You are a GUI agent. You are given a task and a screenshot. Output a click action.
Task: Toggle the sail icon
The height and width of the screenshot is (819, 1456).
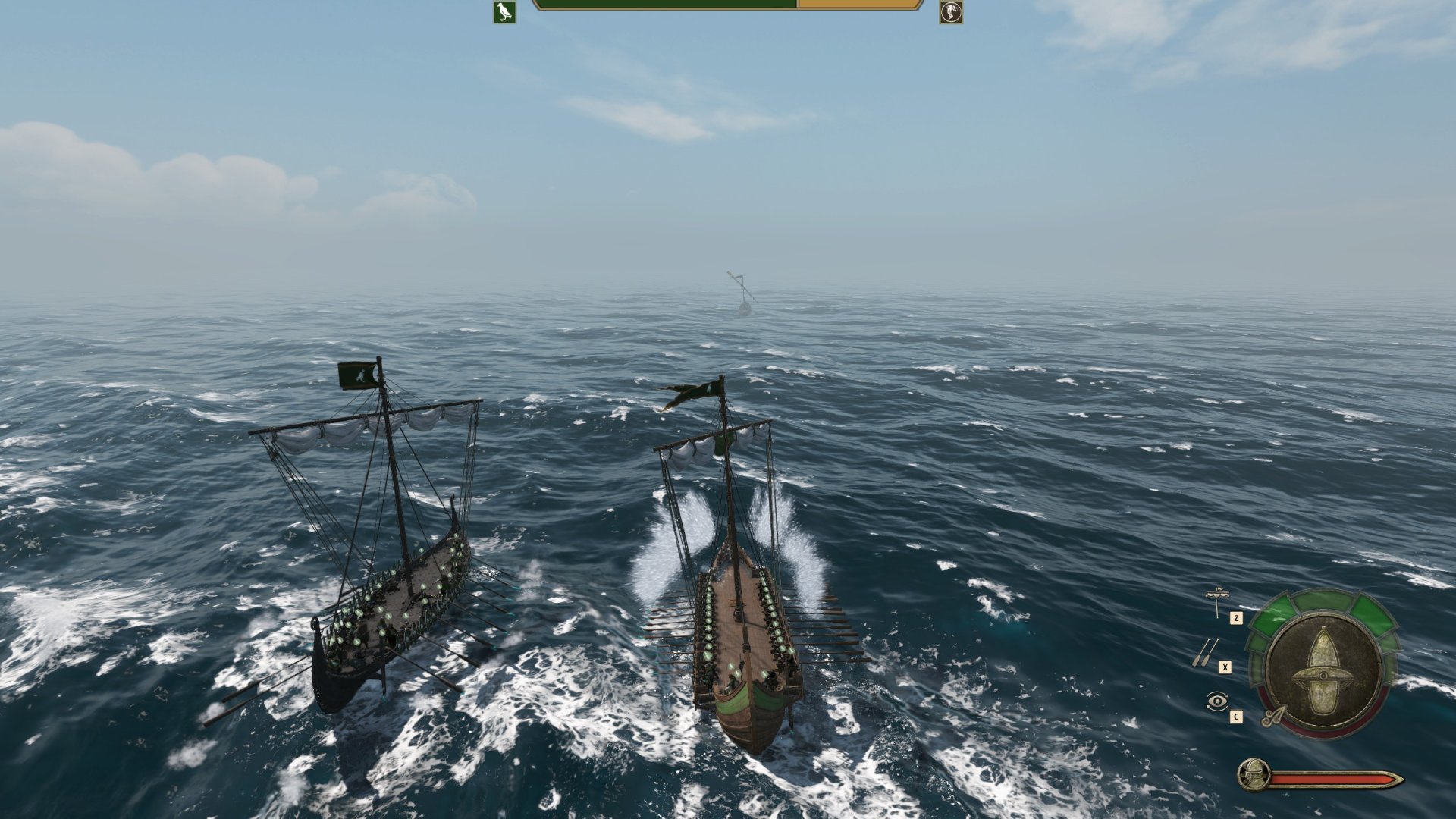pos(1216,601)
